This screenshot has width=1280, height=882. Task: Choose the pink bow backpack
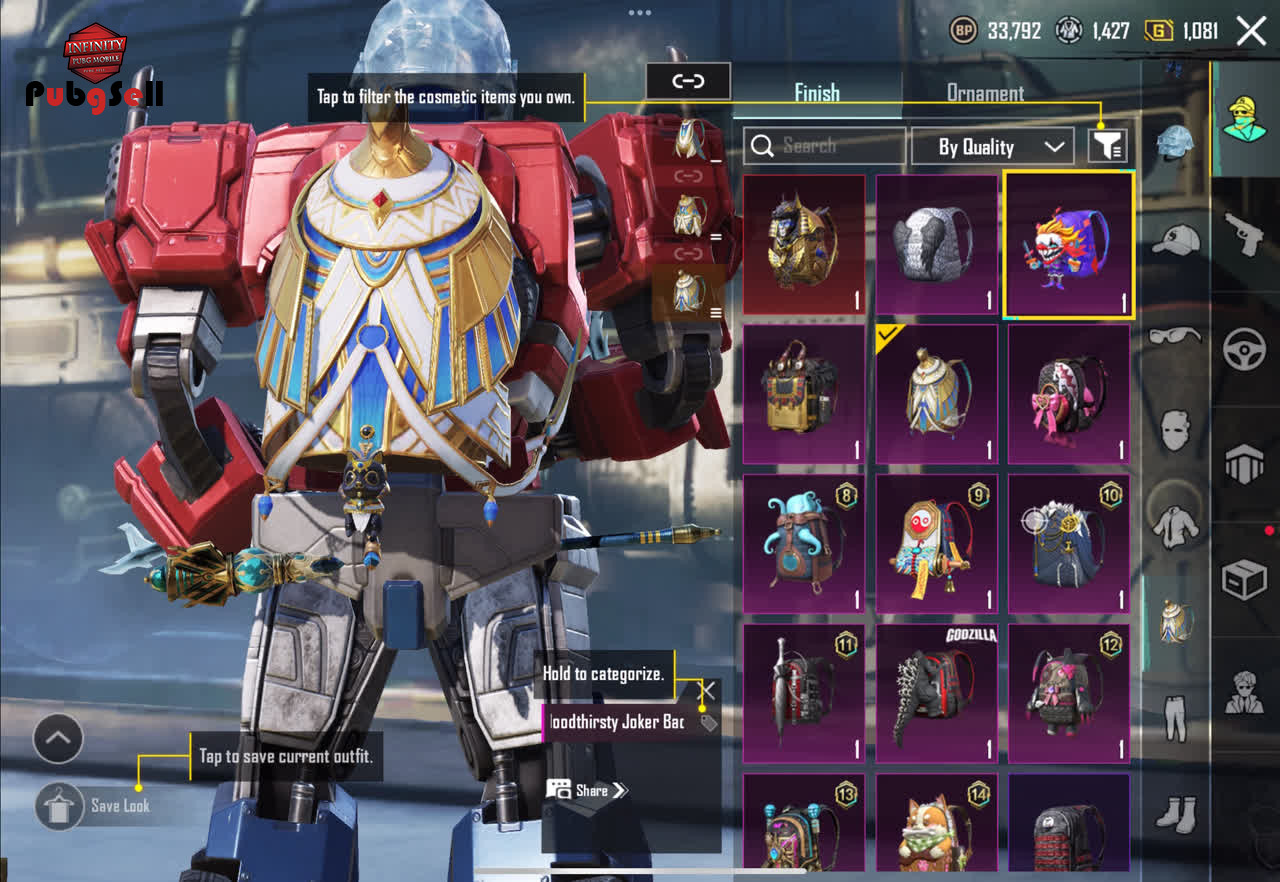(x=1068, y=394)
